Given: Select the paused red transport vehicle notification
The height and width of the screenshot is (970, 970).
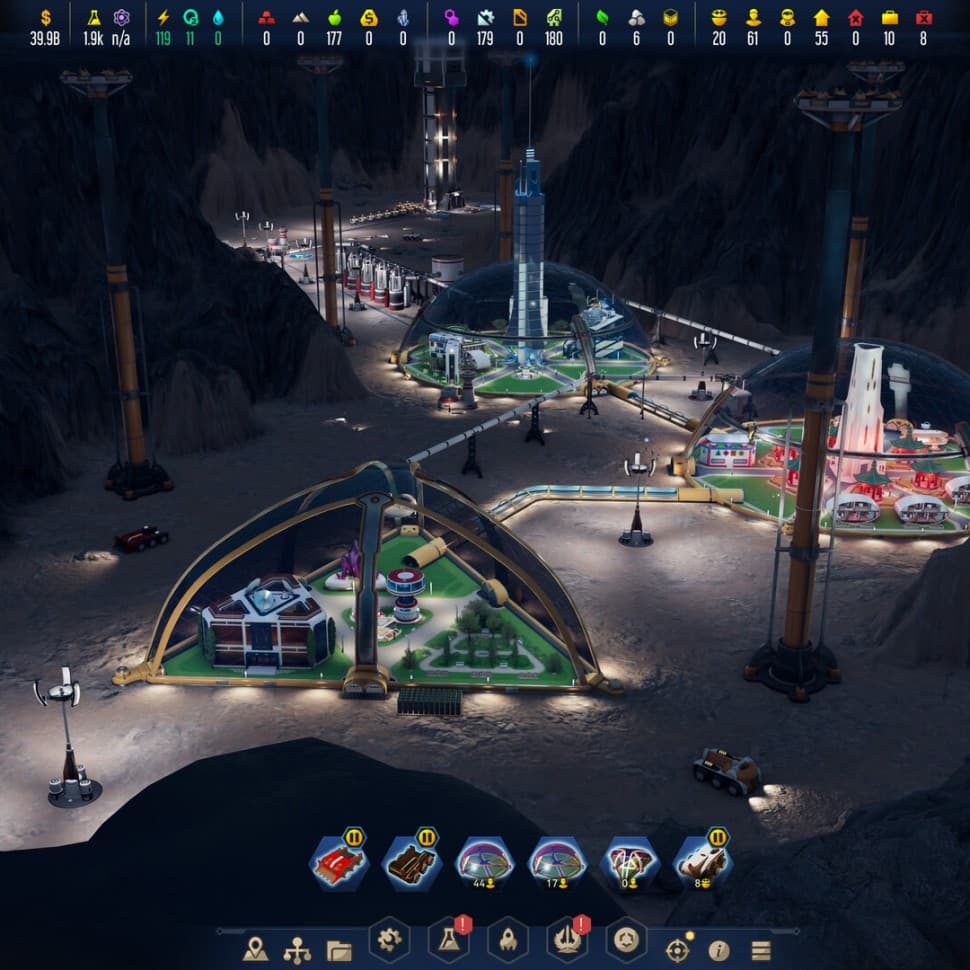Looking at the screenshot, I should tap(338, 862).
